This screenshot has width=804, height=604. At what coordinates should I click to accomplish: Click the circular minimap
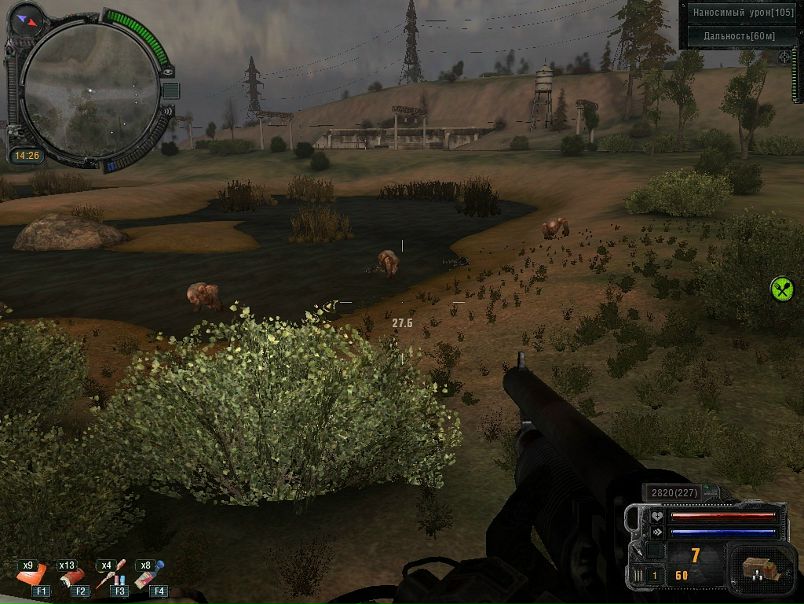point(89,89)
